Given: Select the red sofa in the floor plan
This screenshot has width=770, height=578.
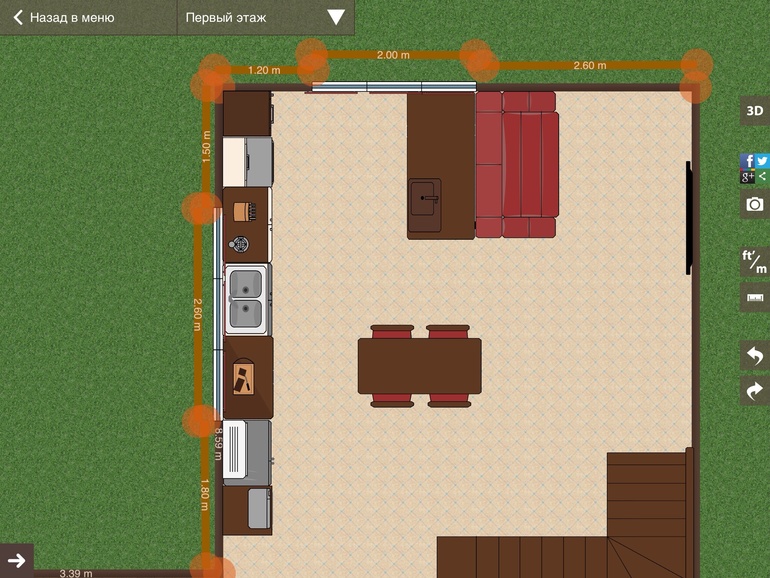Looking at the screenshot, I should 516,165.
